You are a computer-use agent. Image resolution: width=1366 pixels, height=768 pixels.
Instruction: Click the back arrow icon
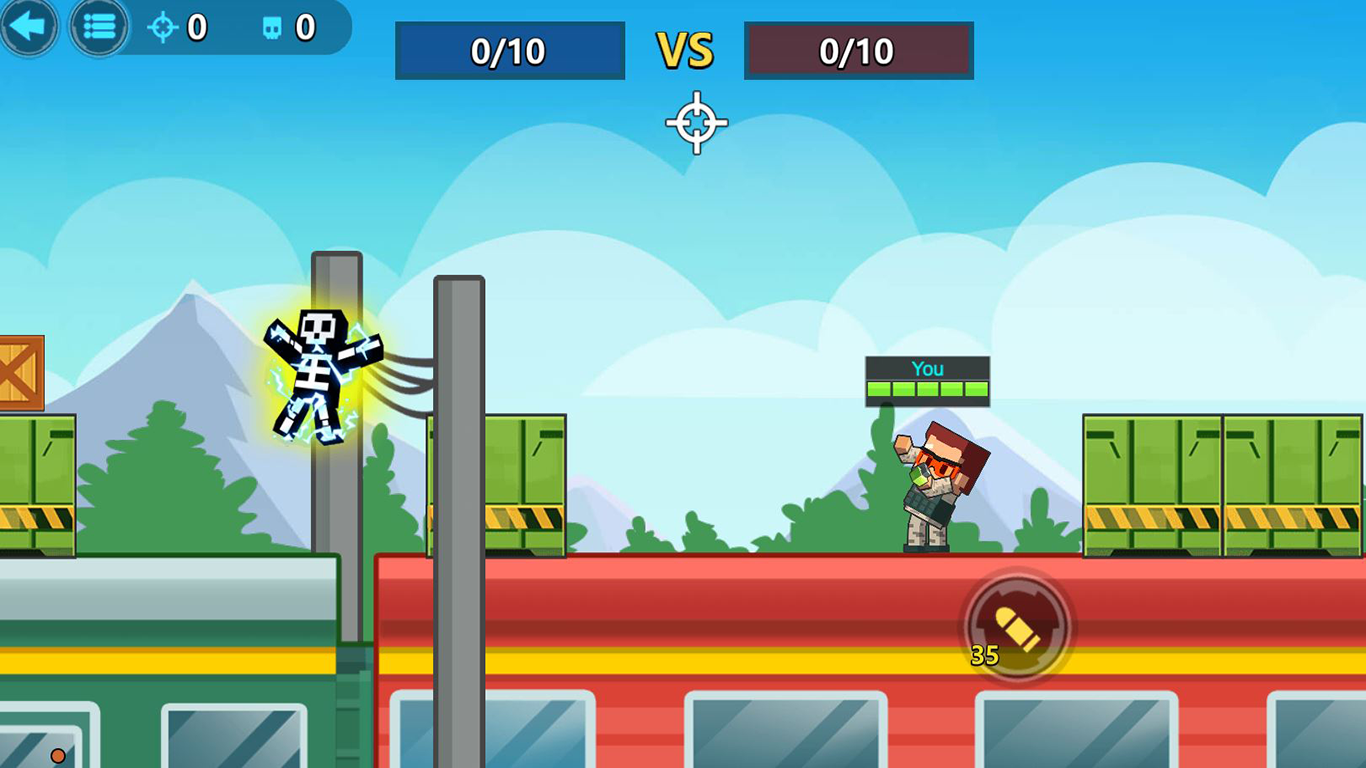(x=29, y=26)
